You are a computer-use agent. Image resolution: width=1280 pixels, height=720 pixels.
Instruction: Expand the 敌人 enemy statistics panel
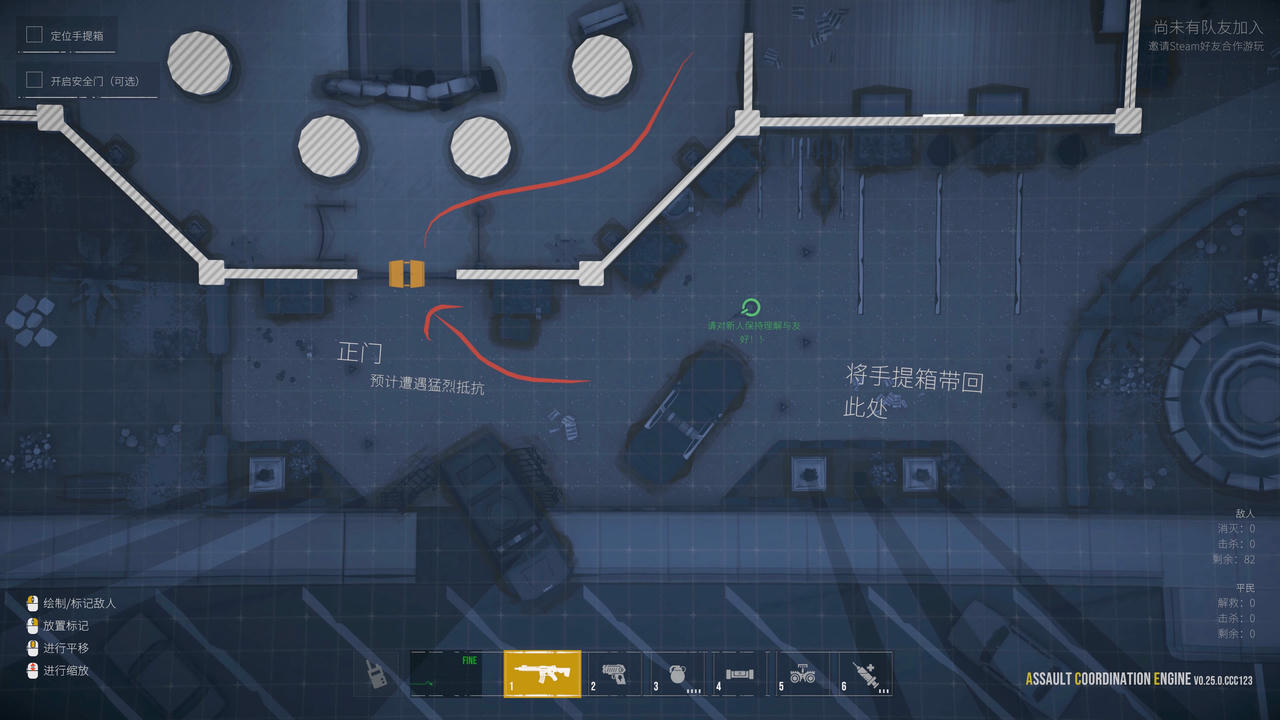(x=1243, y=512)
